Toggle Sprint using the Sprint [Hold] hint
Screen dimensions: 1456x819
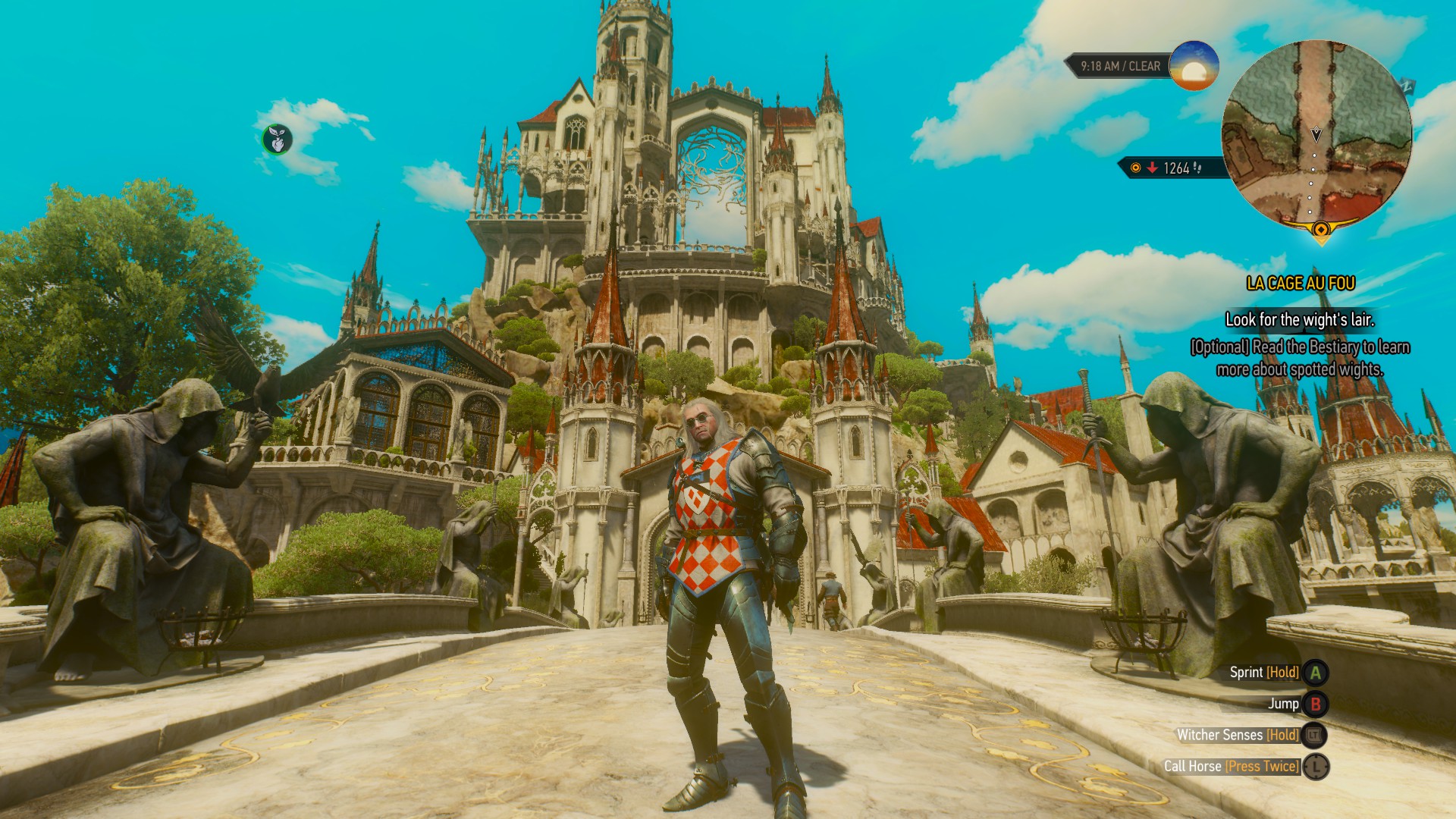tap(1265, 672)
